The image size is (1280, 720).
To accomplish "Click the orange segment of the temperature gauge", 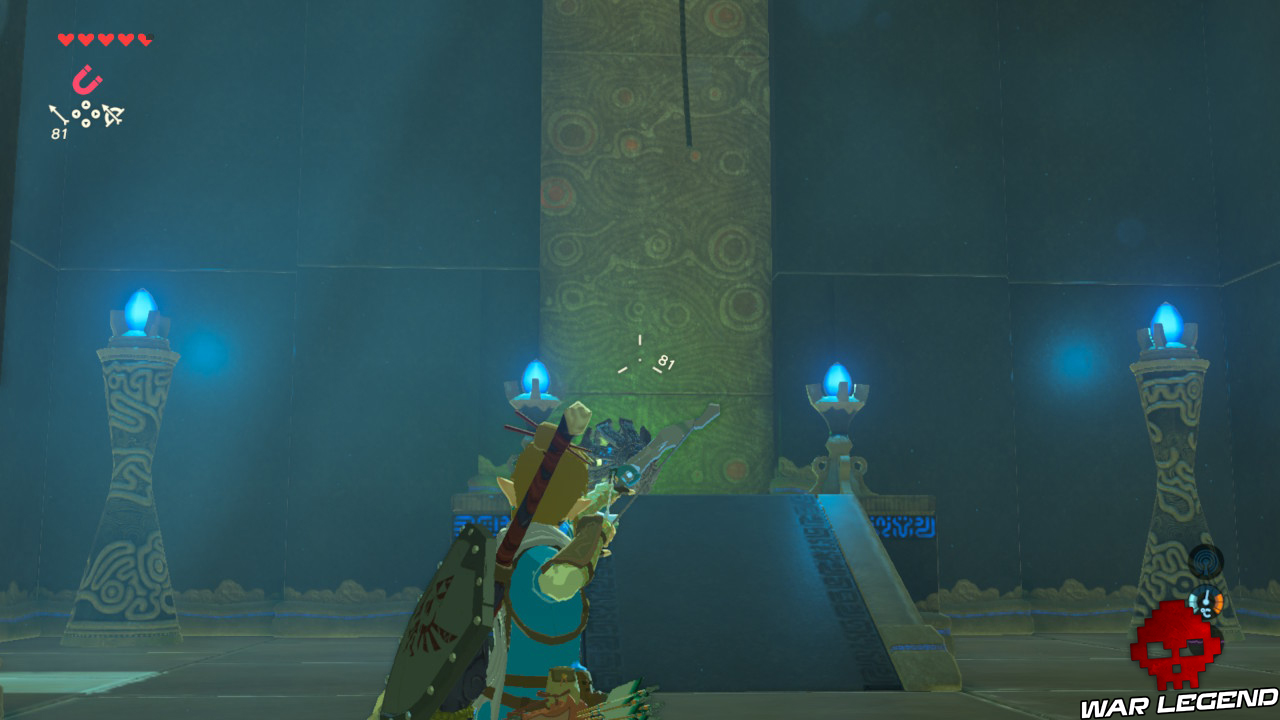I will pos(1218,602).
